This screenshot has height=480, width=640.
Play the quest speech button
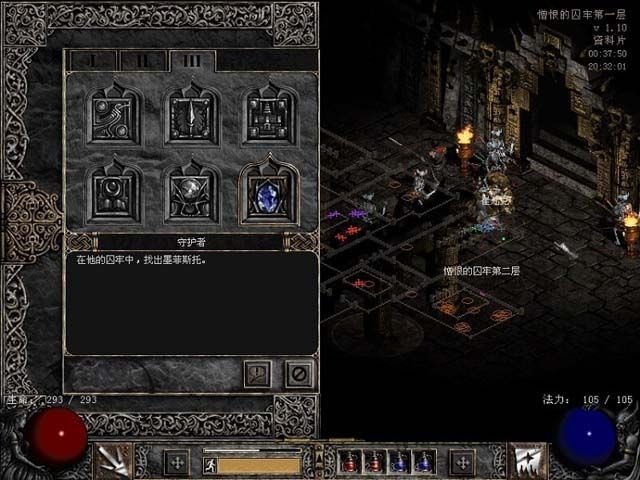click(x=257, y=374)
